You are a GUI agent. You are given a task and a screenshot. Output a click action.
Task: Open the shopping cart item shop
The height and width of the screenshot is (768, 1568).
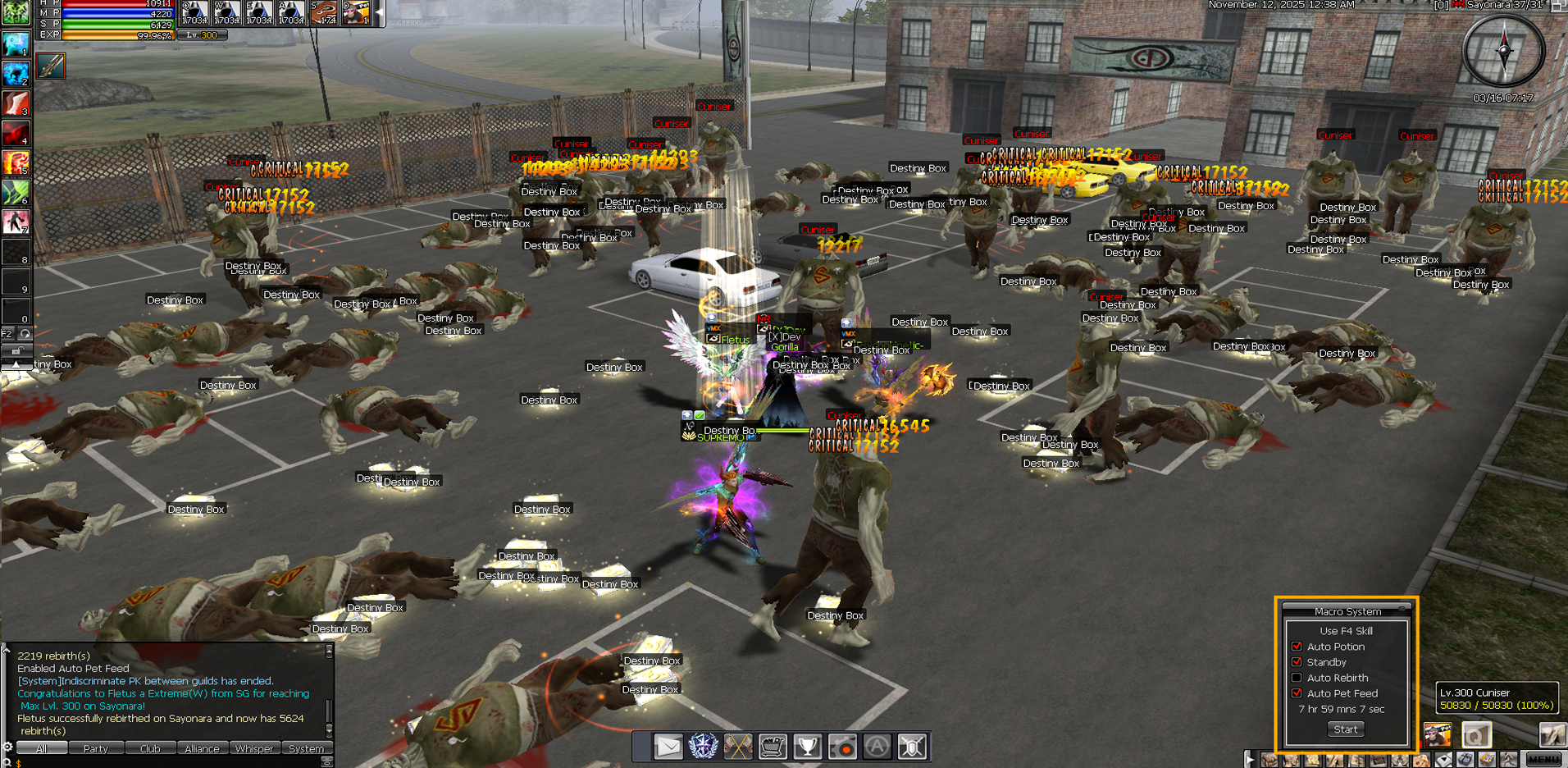(x=773, y=747)
